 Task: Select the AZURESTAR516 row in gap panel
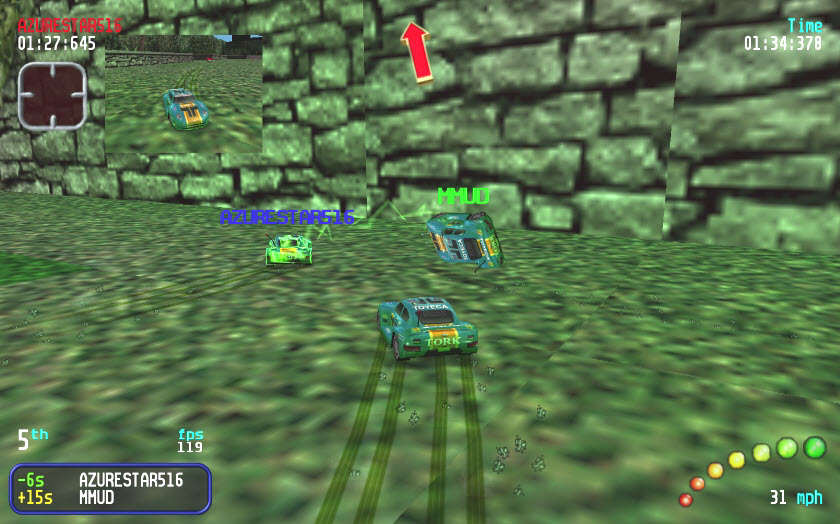click(110, 480)
